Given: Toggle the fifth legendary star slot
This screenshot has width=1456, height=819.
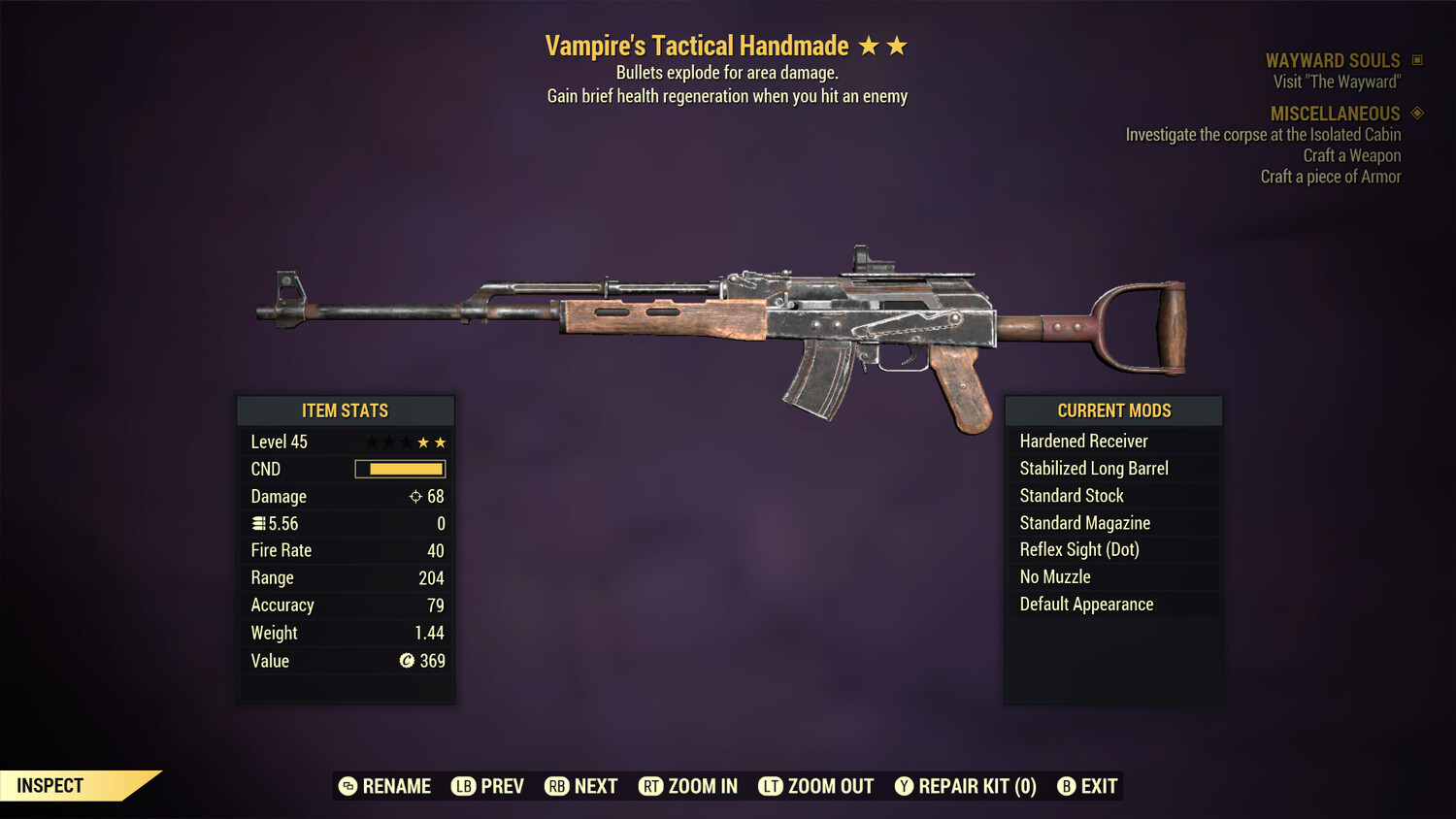Looking at the screenshot, I should (442, 442).
